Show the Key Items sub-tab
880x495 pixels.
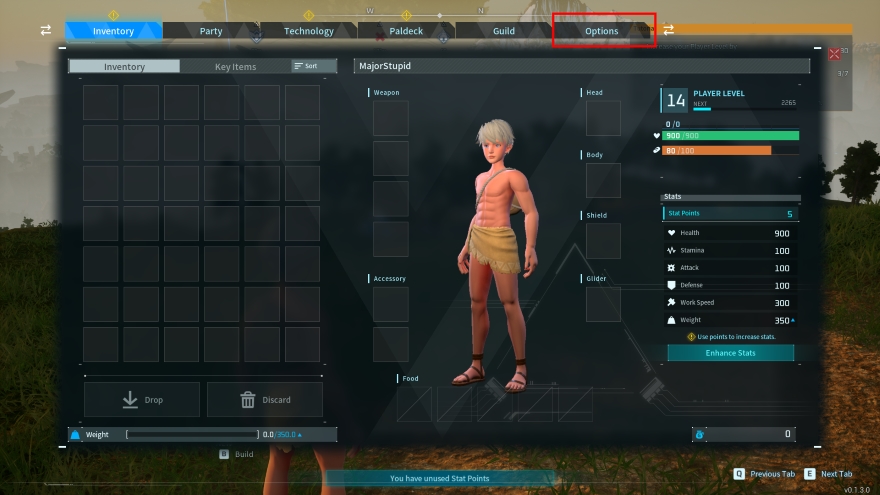point(236,67)
